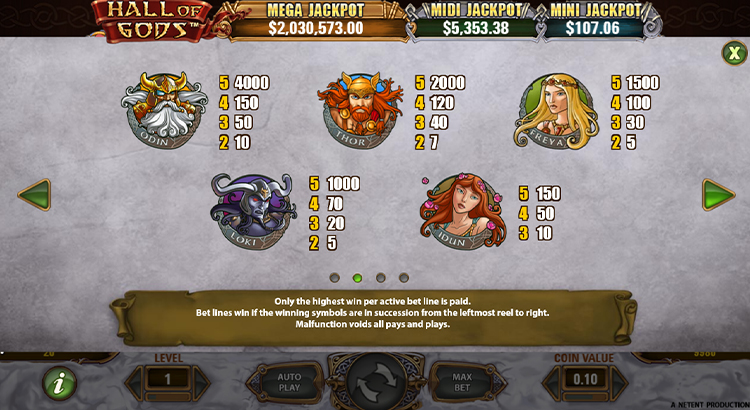Go to the next paytable page arrow
This screenshot has width=750, height=410.
[717, 194]
